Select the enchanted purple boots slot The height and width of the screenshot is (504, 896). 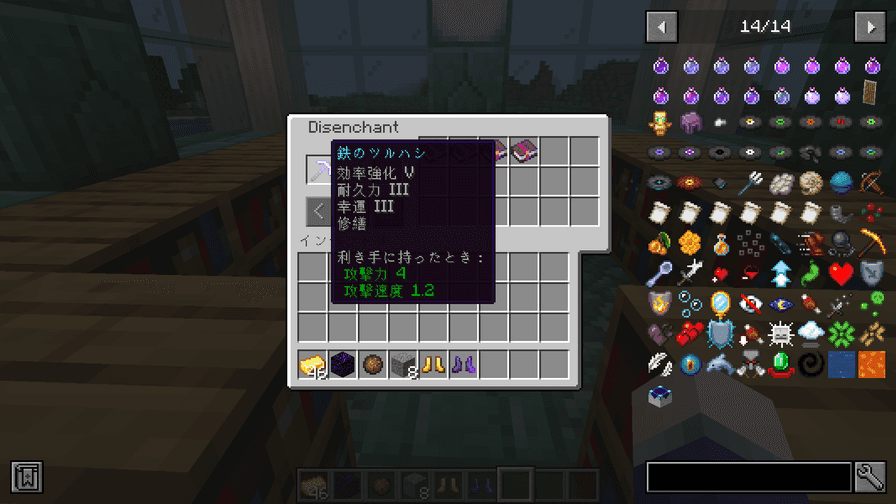coord(463,365)
